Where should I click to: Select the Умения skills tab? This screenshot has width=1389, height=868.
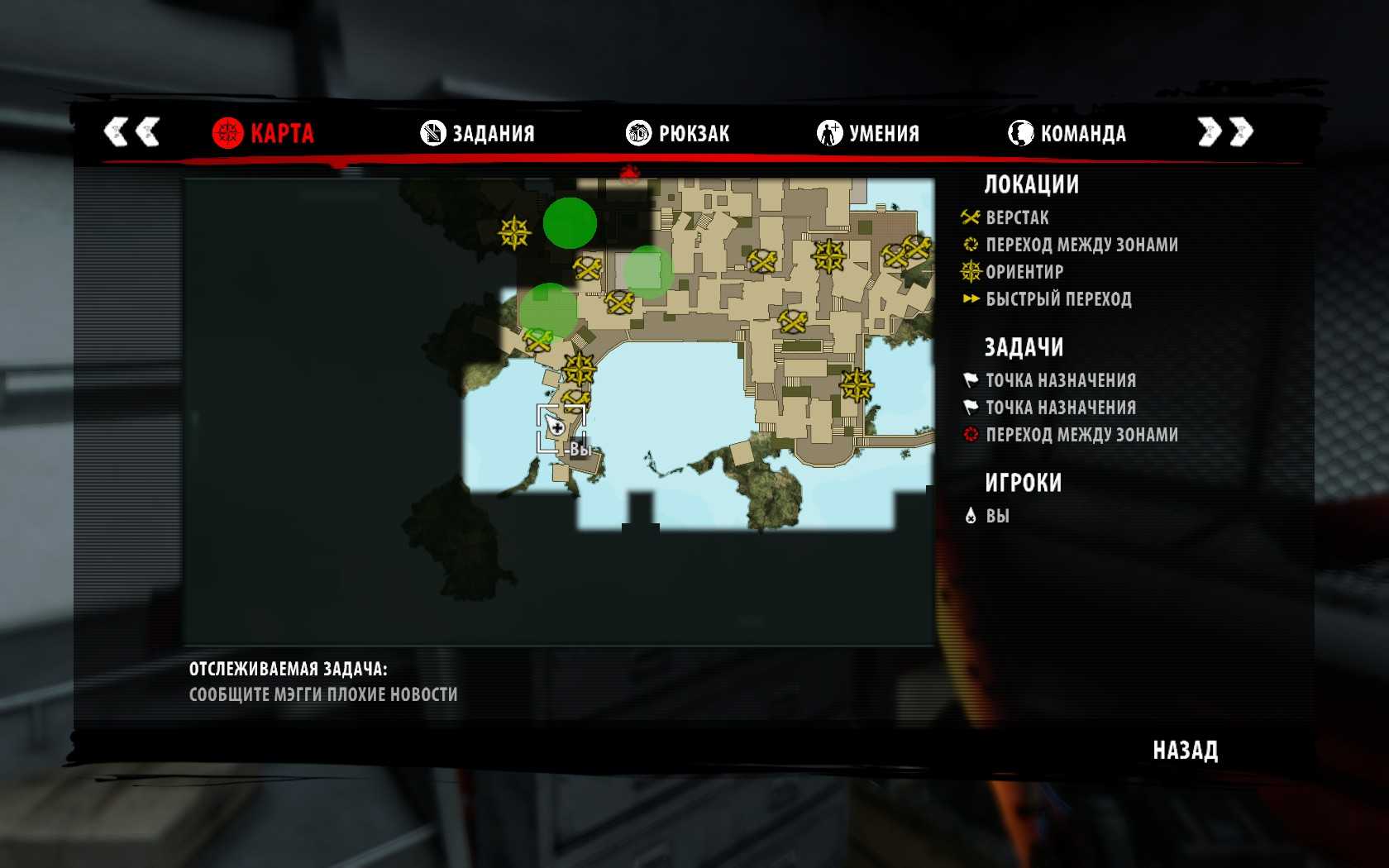click(x=868, y=133)
